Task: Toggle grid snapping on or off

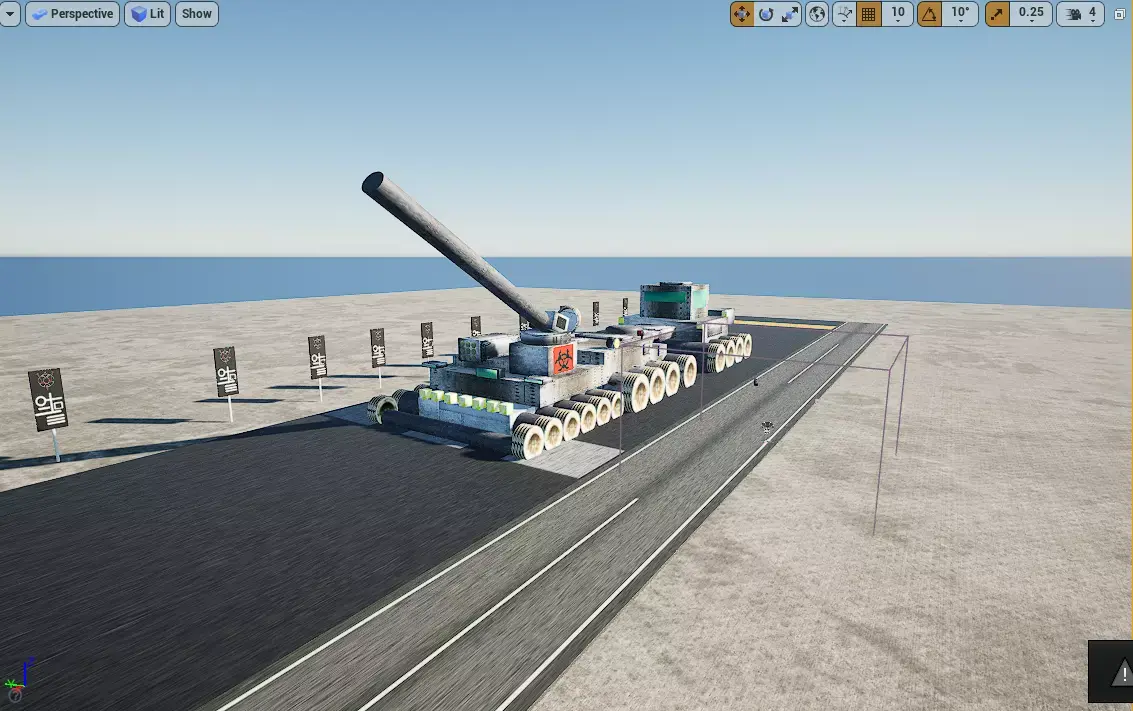Action: pyautogui.click(x=869, y=14)
